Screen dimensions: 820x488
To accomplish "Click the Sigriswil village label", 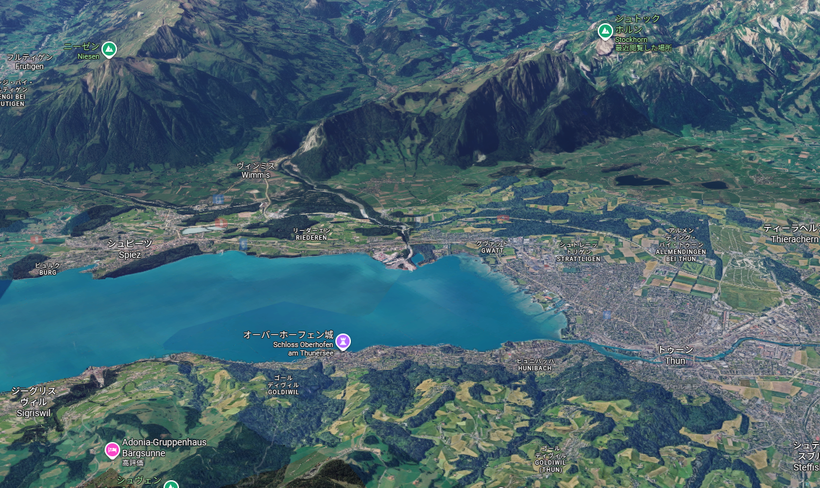I will pos(34,400).
